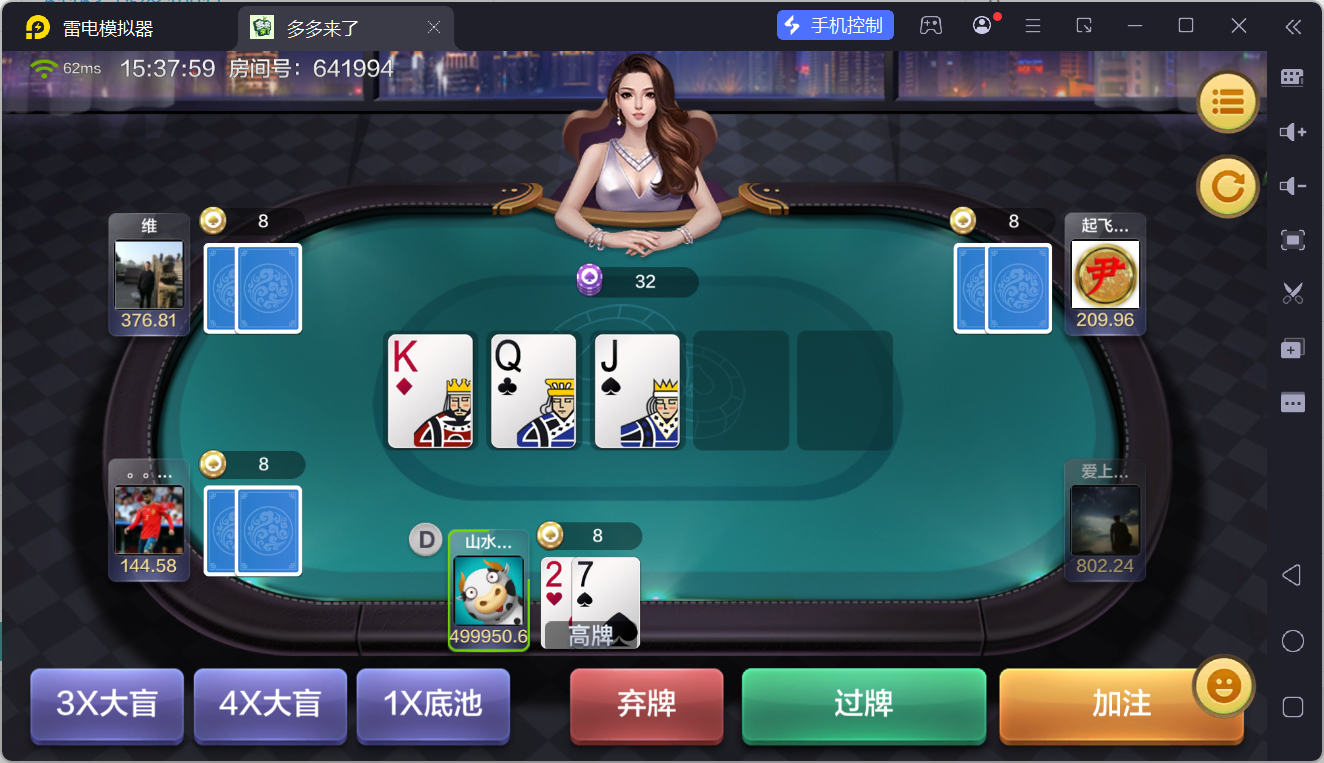Increase emulator volume with volume-plus icon

1292,132
